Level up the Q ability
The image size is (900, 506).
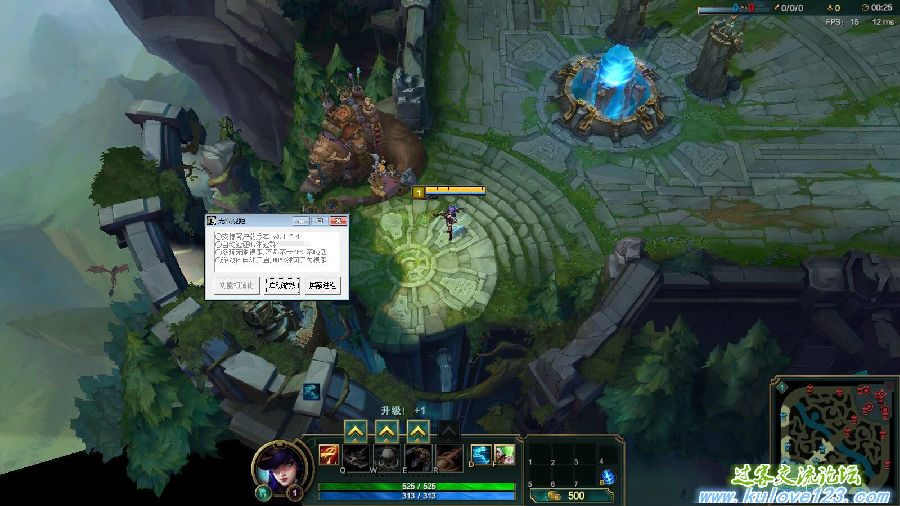(x=354, y=430)
